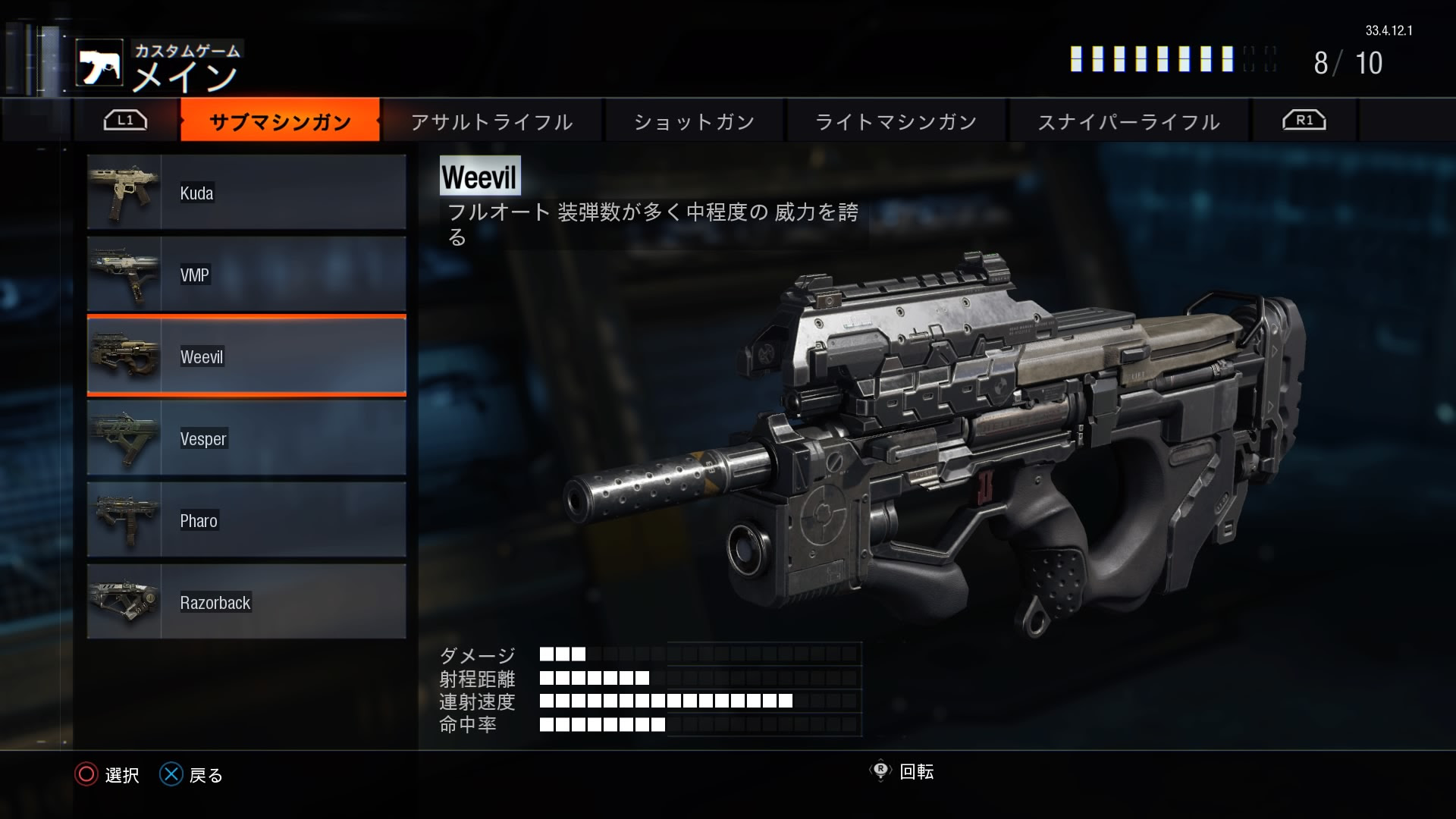The image size is (1456, 819).
Task: Switch to the アサルトライフル tab
Action: pyautogui.click(x=491, y=121)
